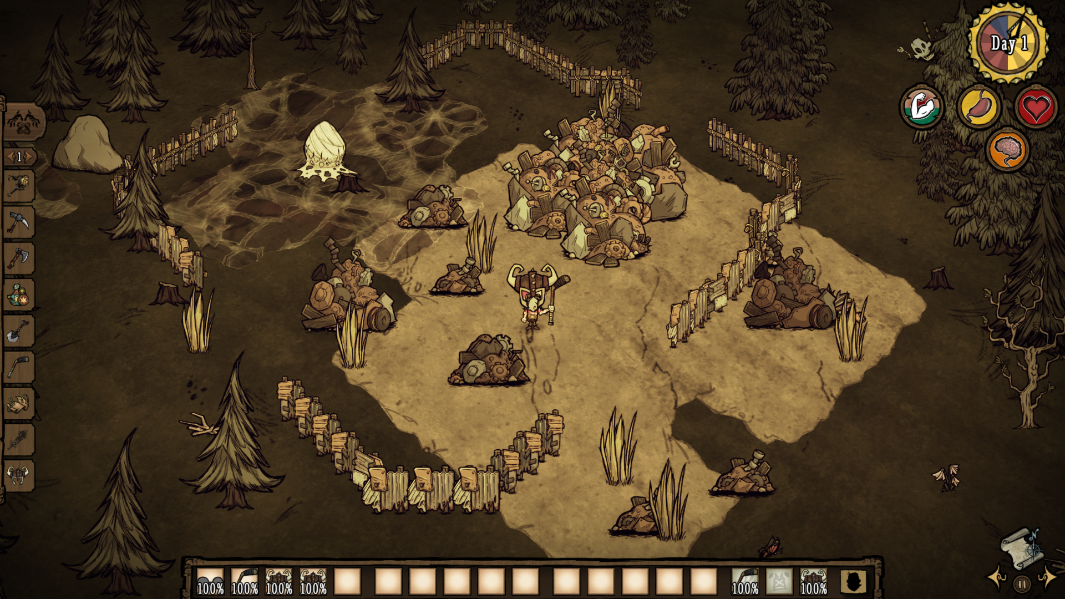Rotate the camera left with the arrow
1065x599 pixels.
click(997, 577)
